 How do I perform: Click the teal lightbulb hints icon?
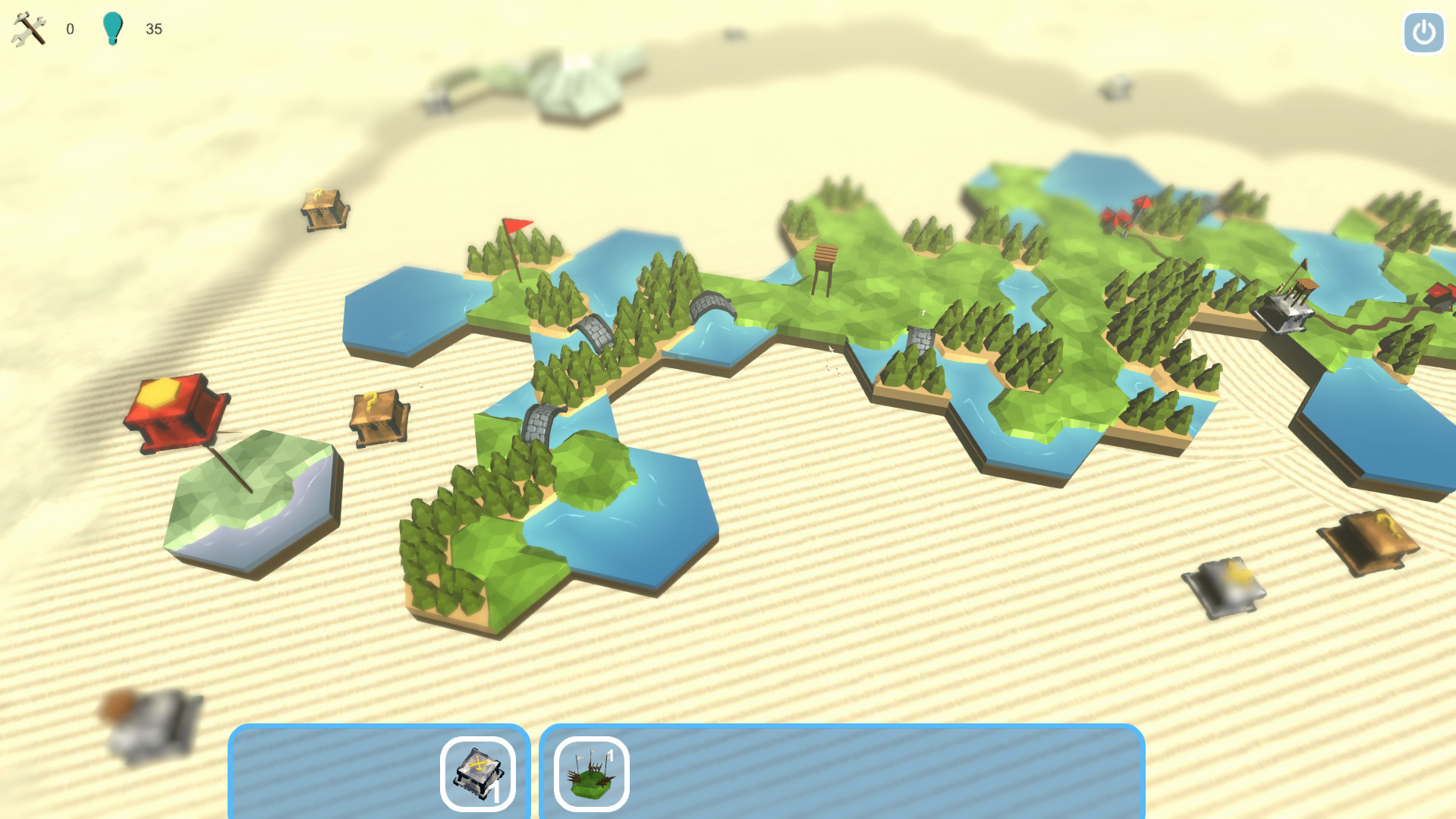pos(114,27)
